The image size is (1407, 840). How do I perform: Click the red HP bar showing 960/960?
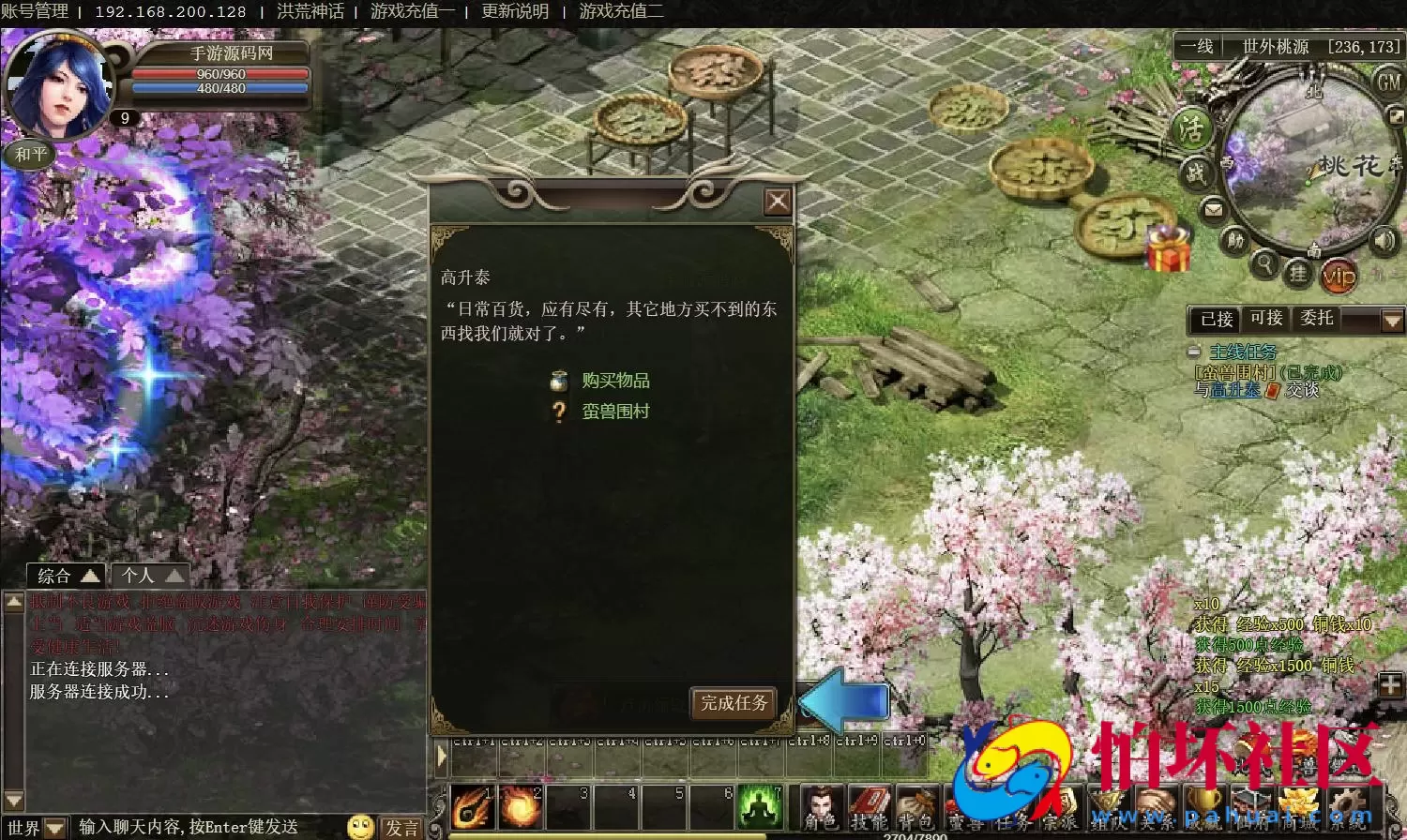click(x=222, y=75)
